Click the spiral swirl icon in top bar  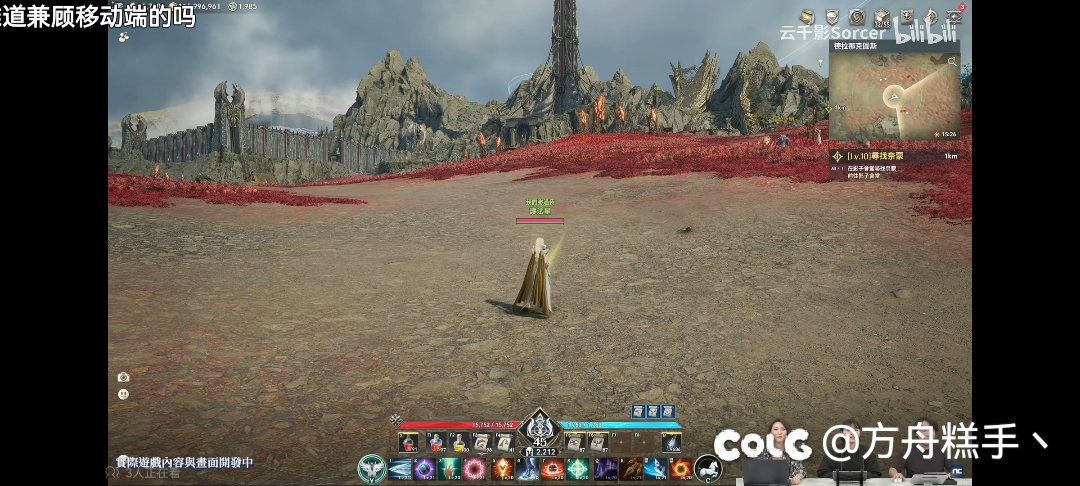[857, 16]
